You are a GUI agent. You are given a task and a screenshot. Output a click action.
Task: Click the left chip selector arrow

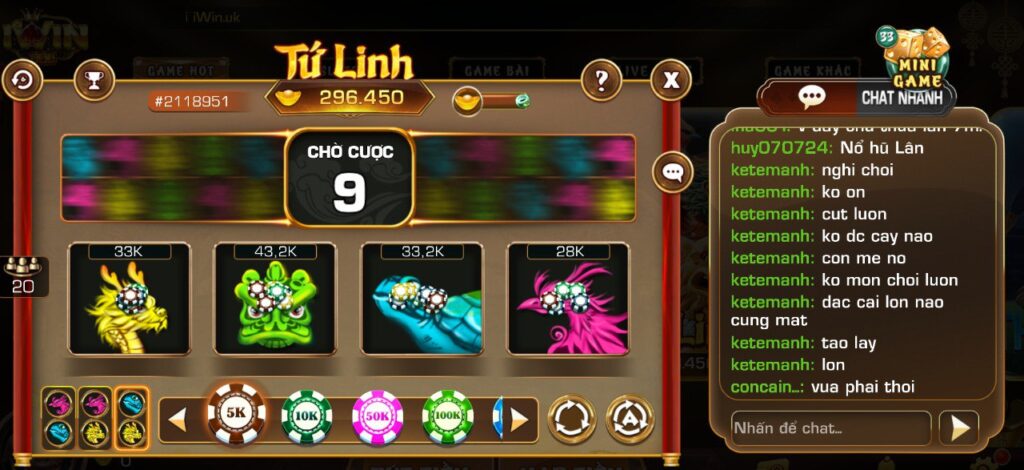point(177,419)
